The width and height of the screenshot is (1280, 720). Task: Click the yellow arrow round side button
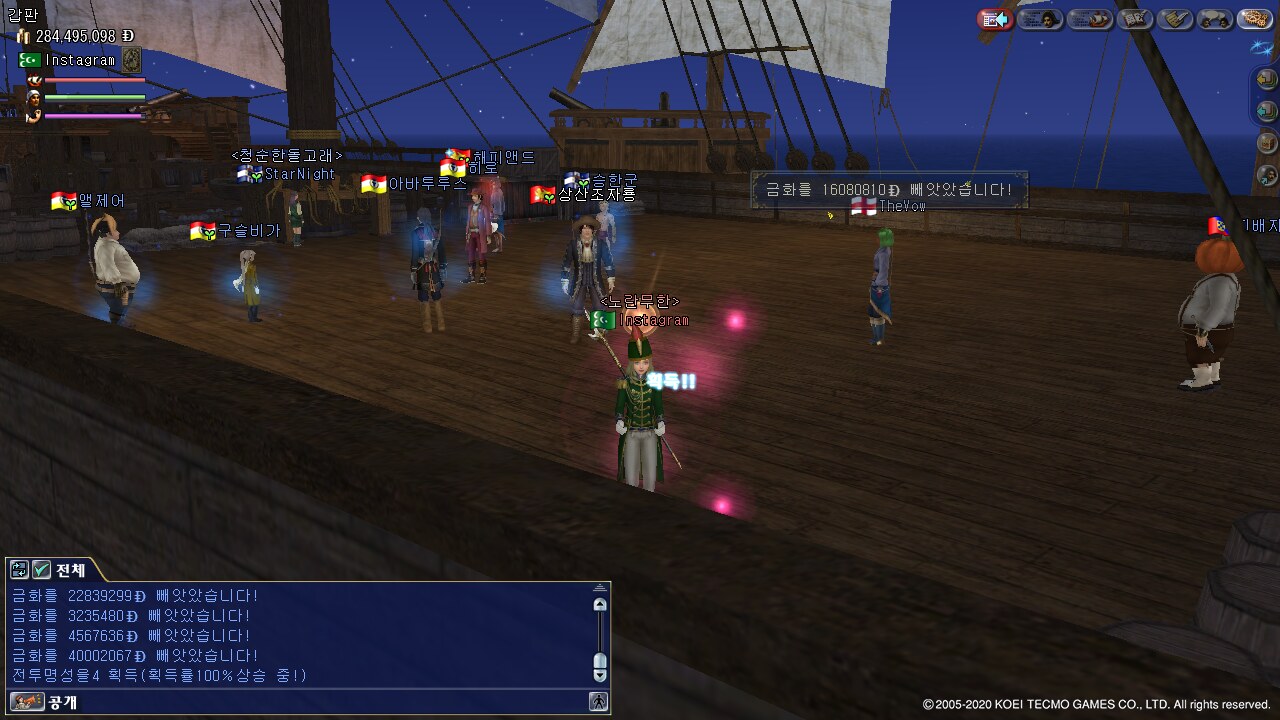click(x=1266, y=78)
